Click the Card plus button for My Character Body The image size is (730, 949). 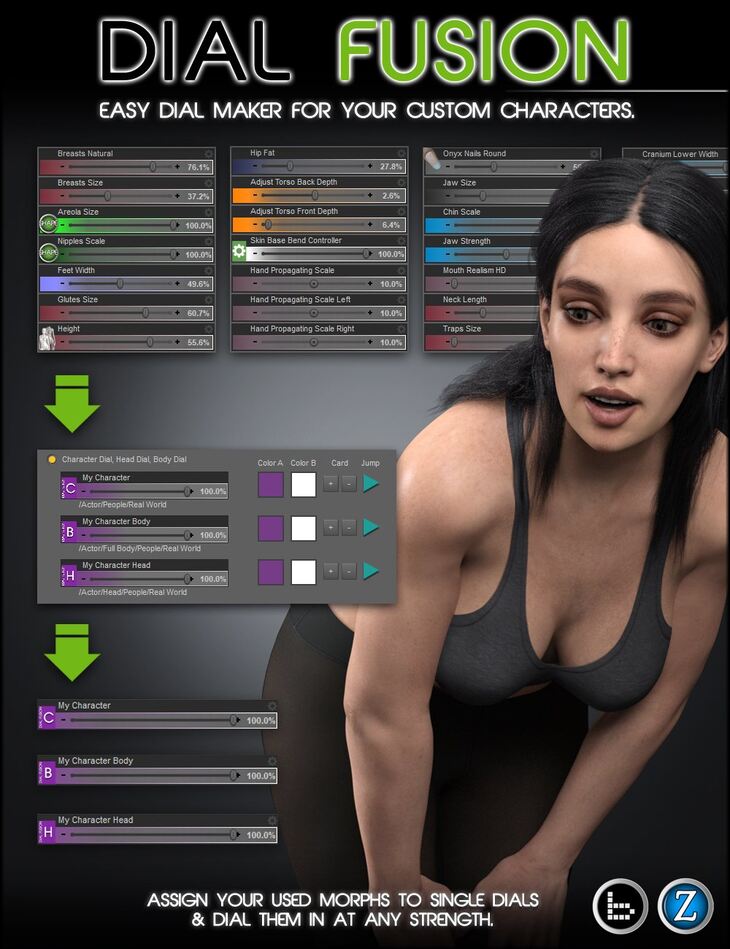[330, 528]
